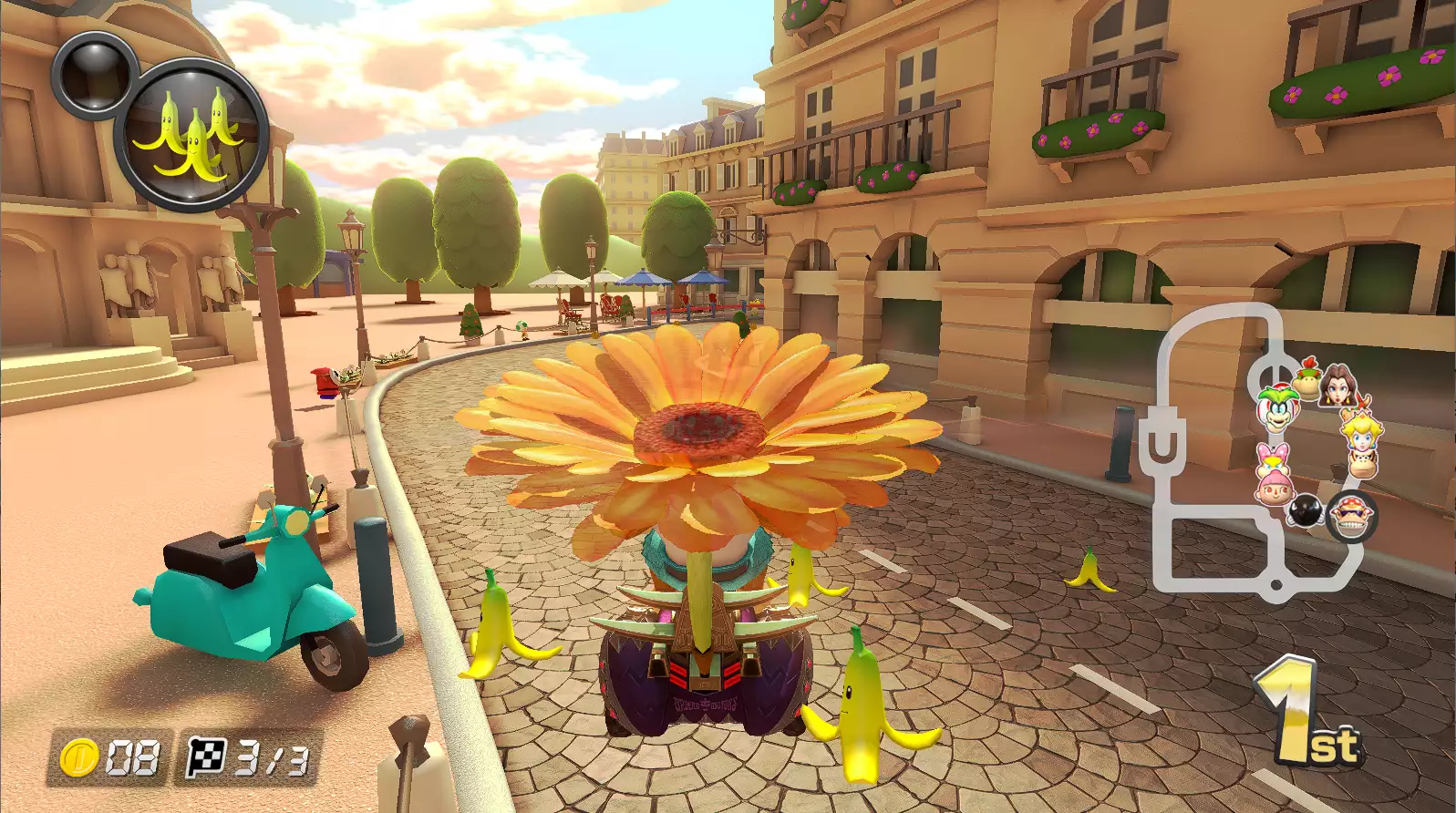Image resolution: width=1456 pixels, height=813 pixels.
Task: Select the triple banana item slot
Action: [191, 135]
